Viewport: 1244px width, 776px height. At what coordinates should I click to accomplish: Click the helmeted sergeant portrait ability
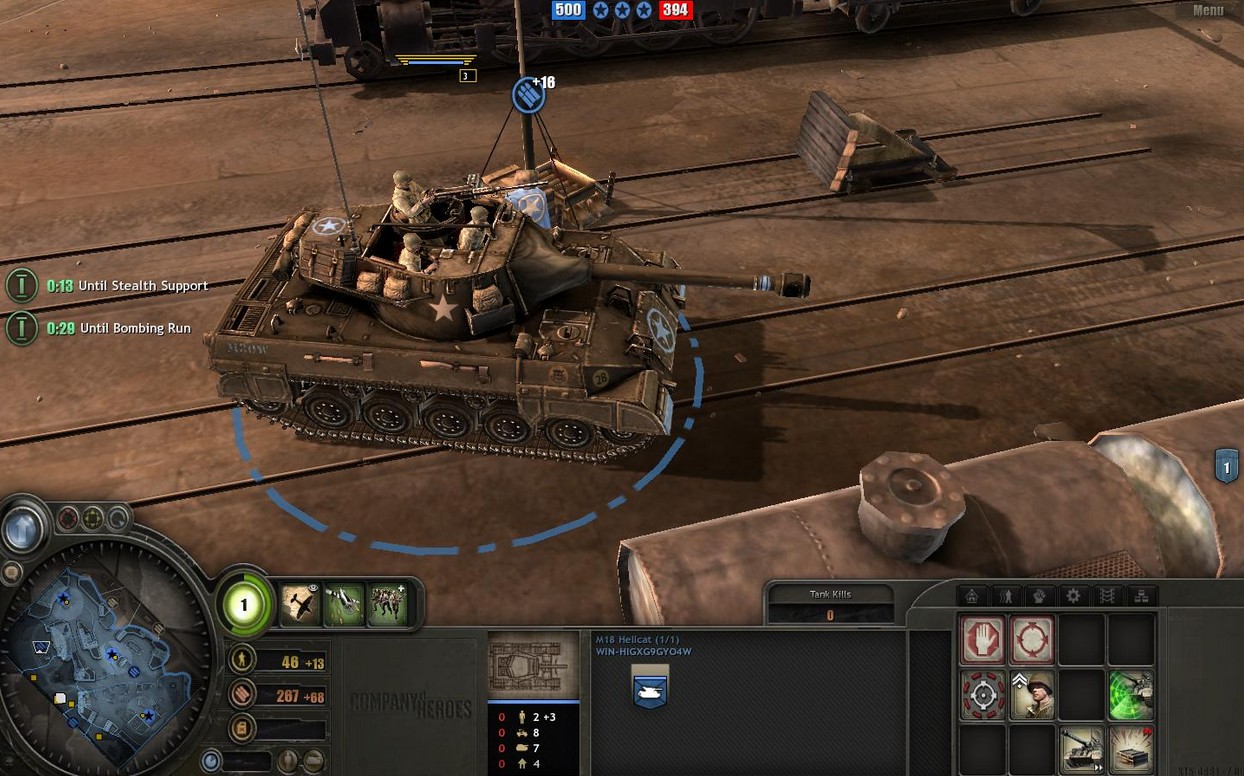click(1031, 695)
